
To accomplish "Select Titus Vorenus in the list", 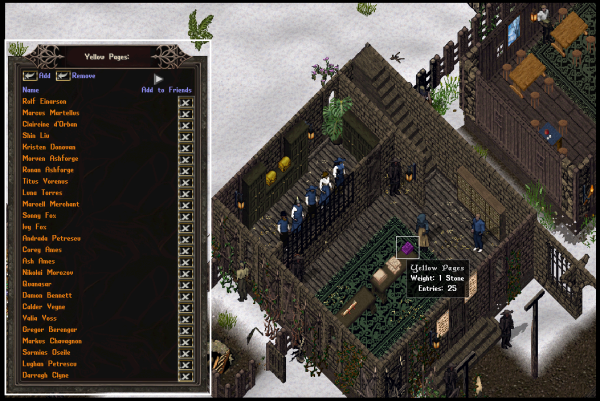I will (x=46, y=181).
